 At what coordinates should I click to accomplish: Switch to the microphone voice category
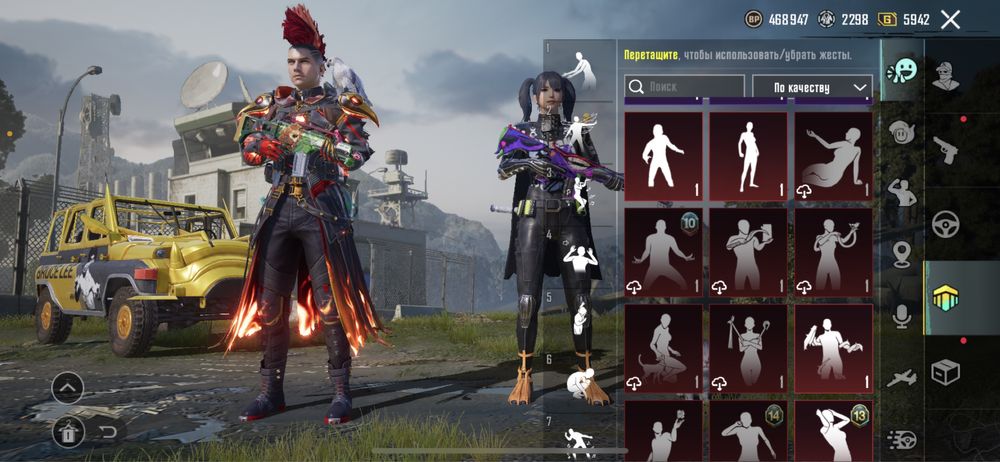click(x=902, y=316)
